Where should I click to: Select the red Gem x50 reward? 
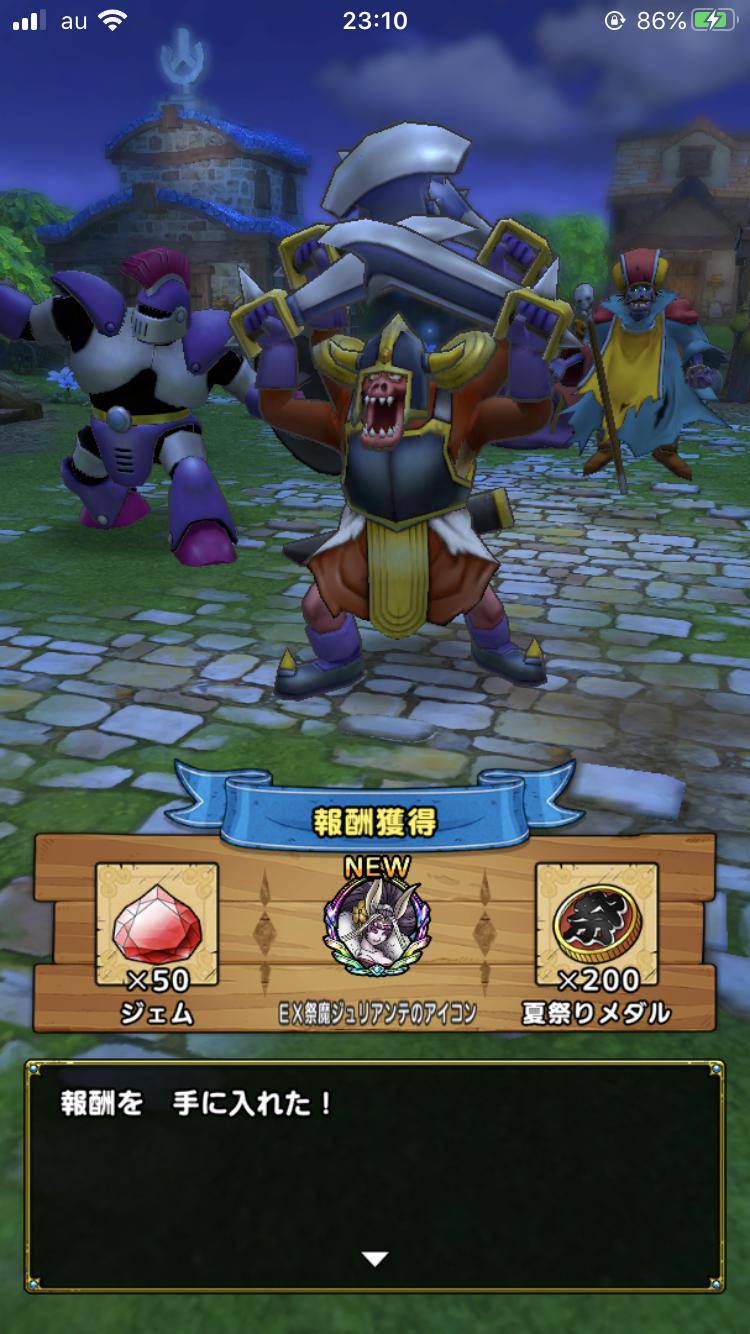[157, 926]
